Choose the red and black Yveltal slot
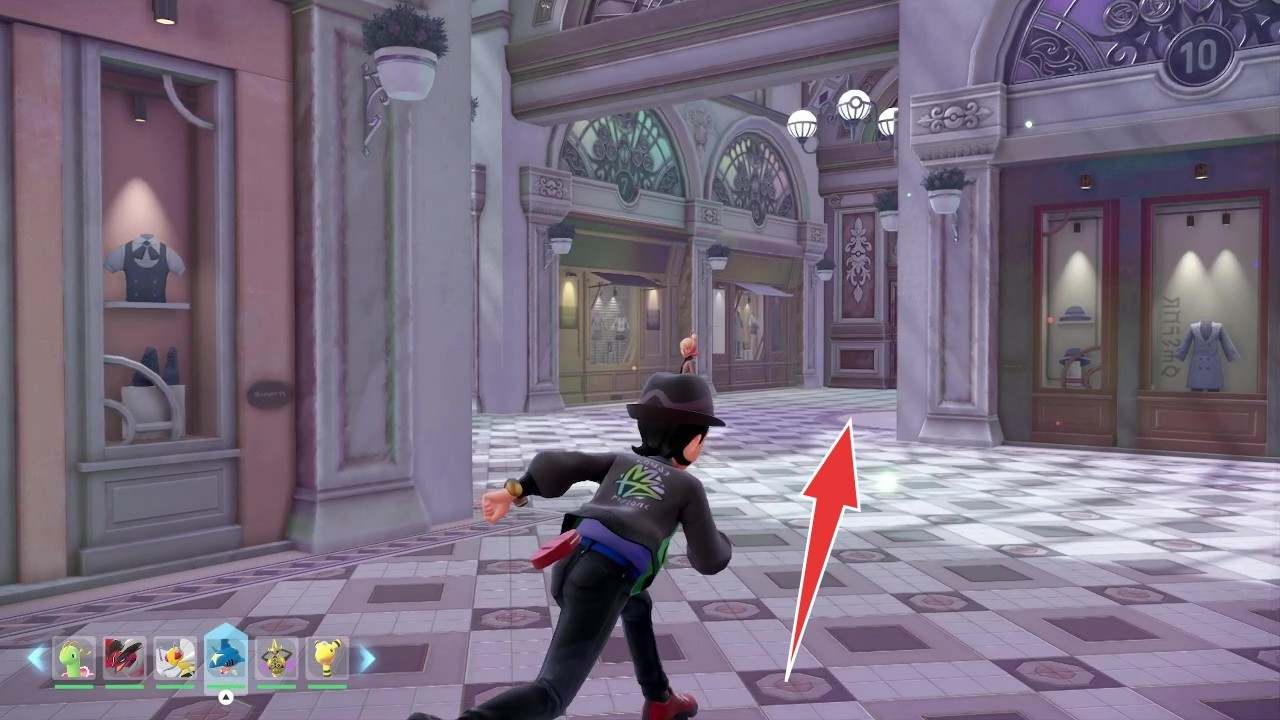Viewport: 1280px width, 720px height. [x=124, y=658]
